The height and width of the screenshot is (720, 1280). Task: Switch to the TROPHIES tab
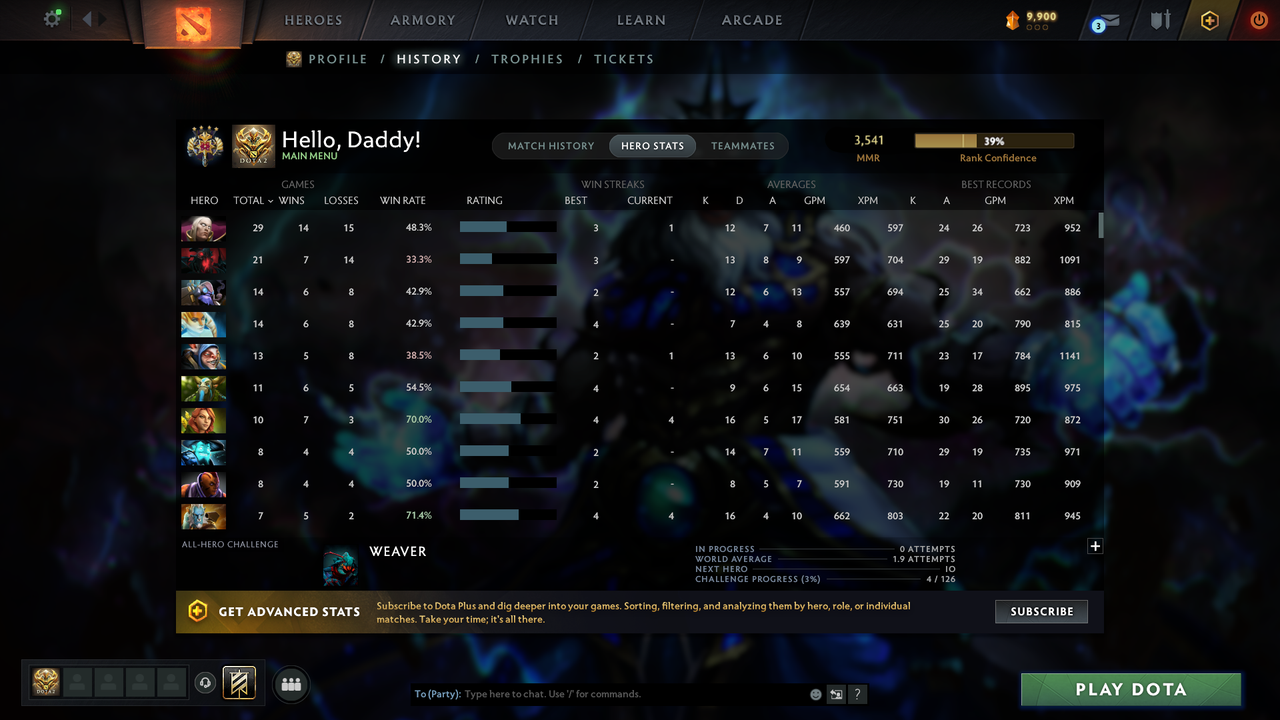click(527, 59)
